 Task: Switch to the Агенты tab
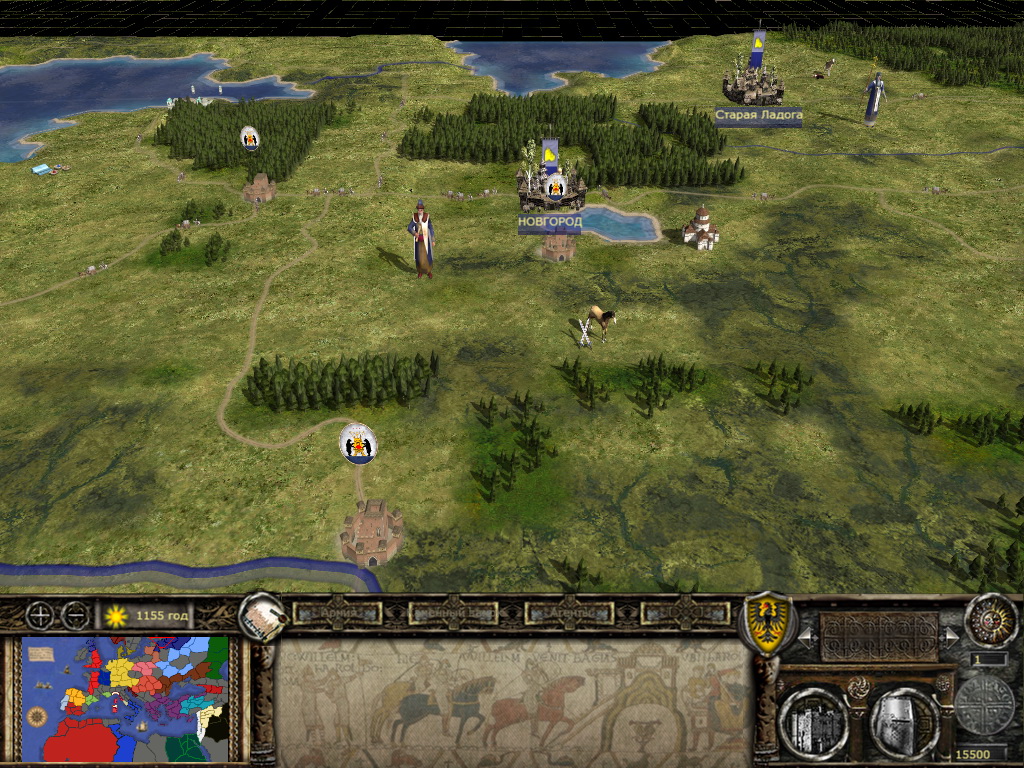[567, 613]
